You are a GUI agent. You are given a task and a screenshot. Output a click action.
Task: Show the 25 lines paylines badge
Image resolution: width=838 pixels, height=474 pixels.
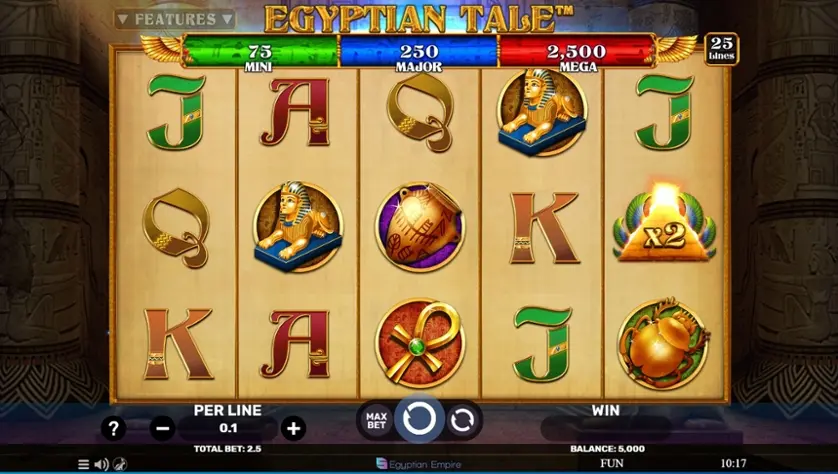[721, 49]
